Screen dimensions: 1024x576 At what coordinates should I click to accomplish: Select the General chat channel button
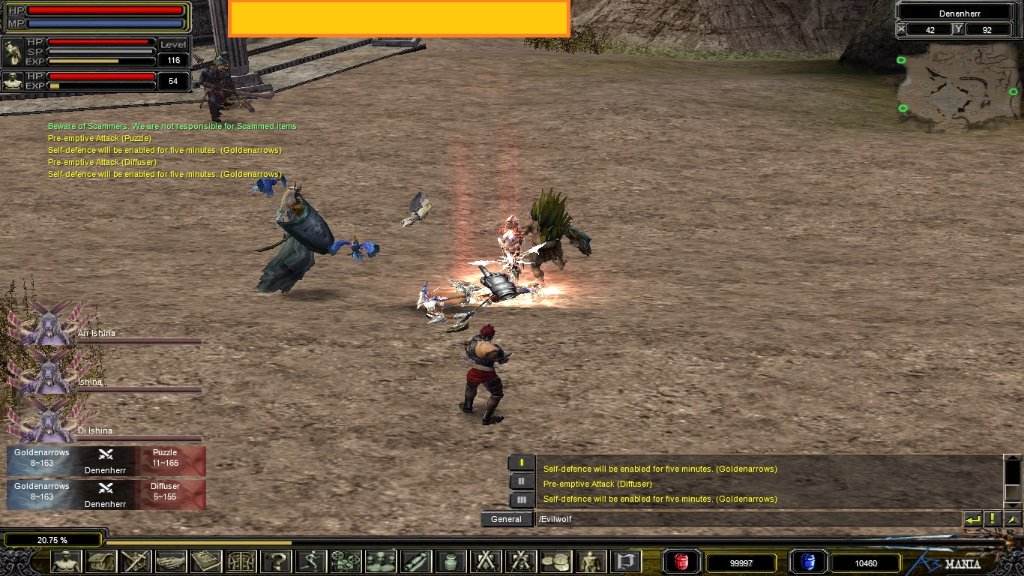point(507,519)
